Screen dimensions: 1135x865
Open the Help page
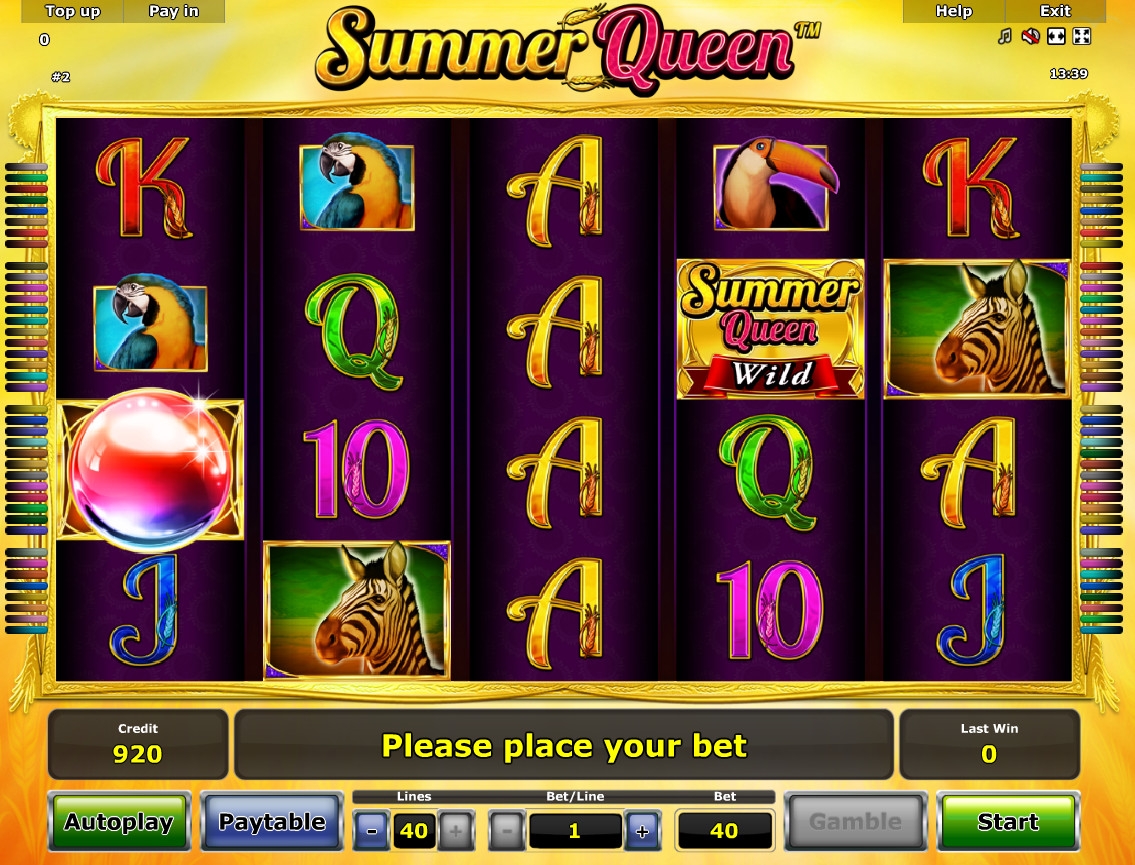tap(953, 12)
